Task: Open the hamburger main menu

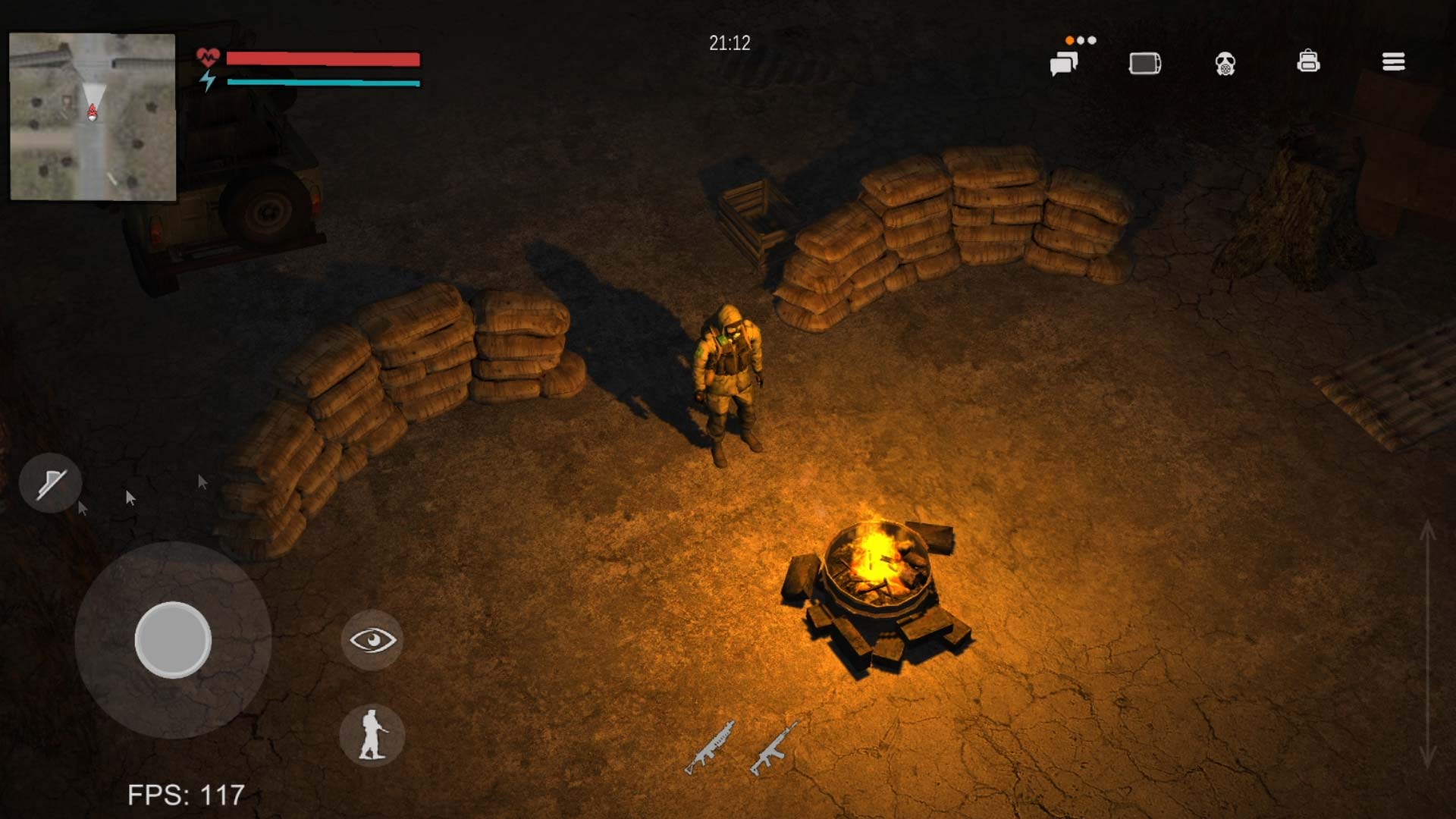Action: [1393, 62]
